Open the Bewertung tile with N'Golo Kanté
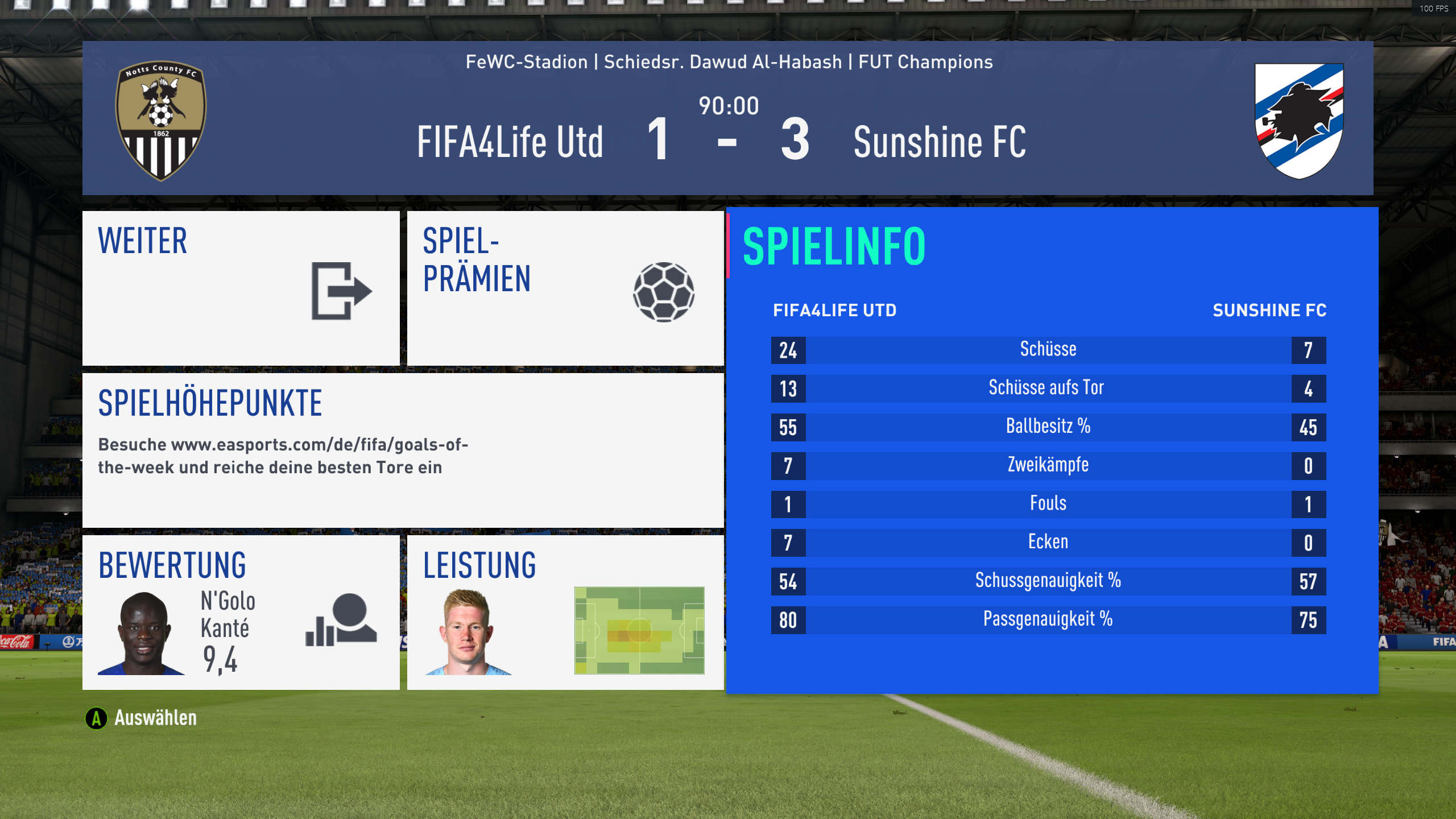1456x819 pixels. [241, 612]
